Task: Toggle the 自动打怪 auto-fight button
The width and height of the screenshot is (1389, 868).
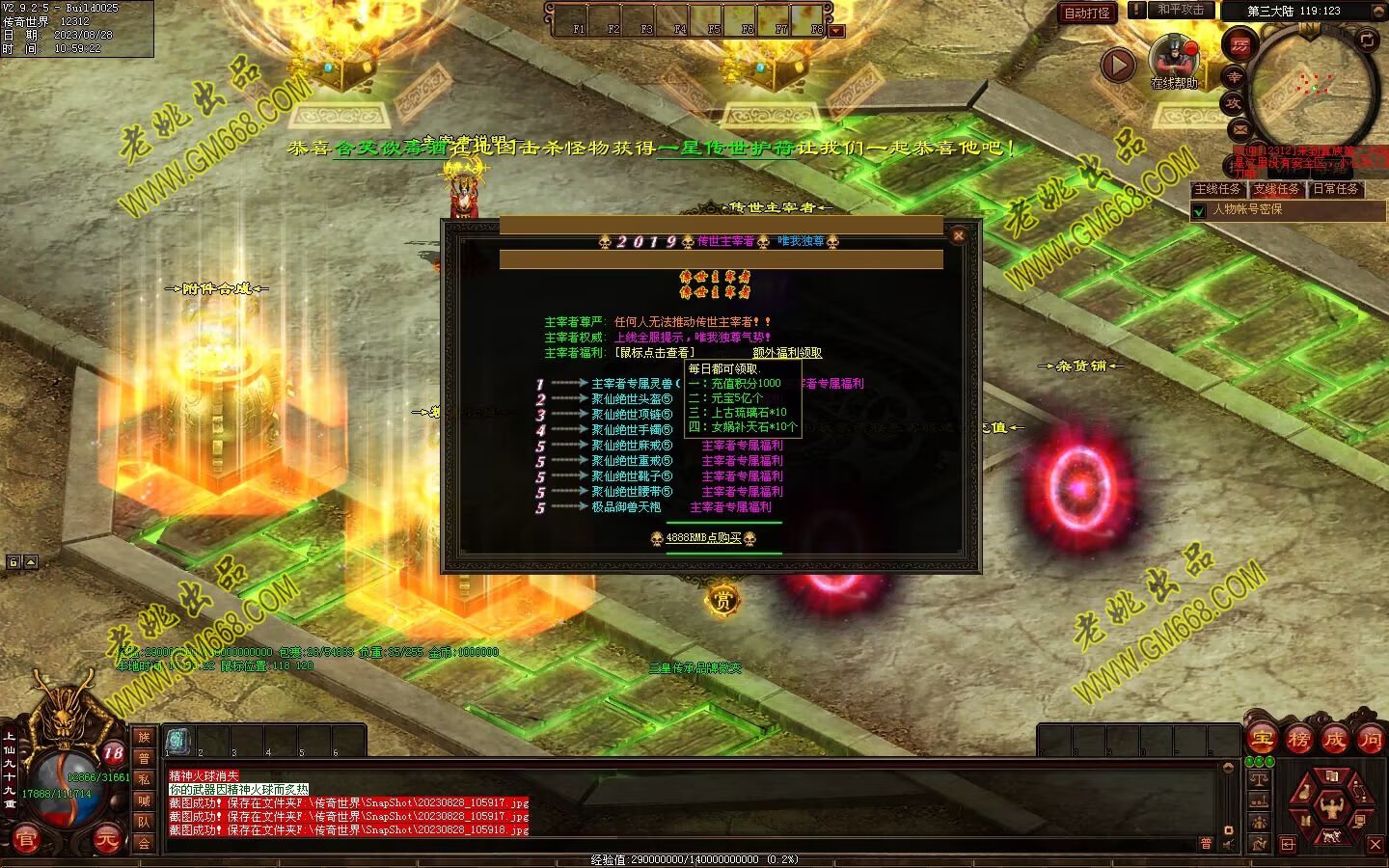Action: 1087,13
